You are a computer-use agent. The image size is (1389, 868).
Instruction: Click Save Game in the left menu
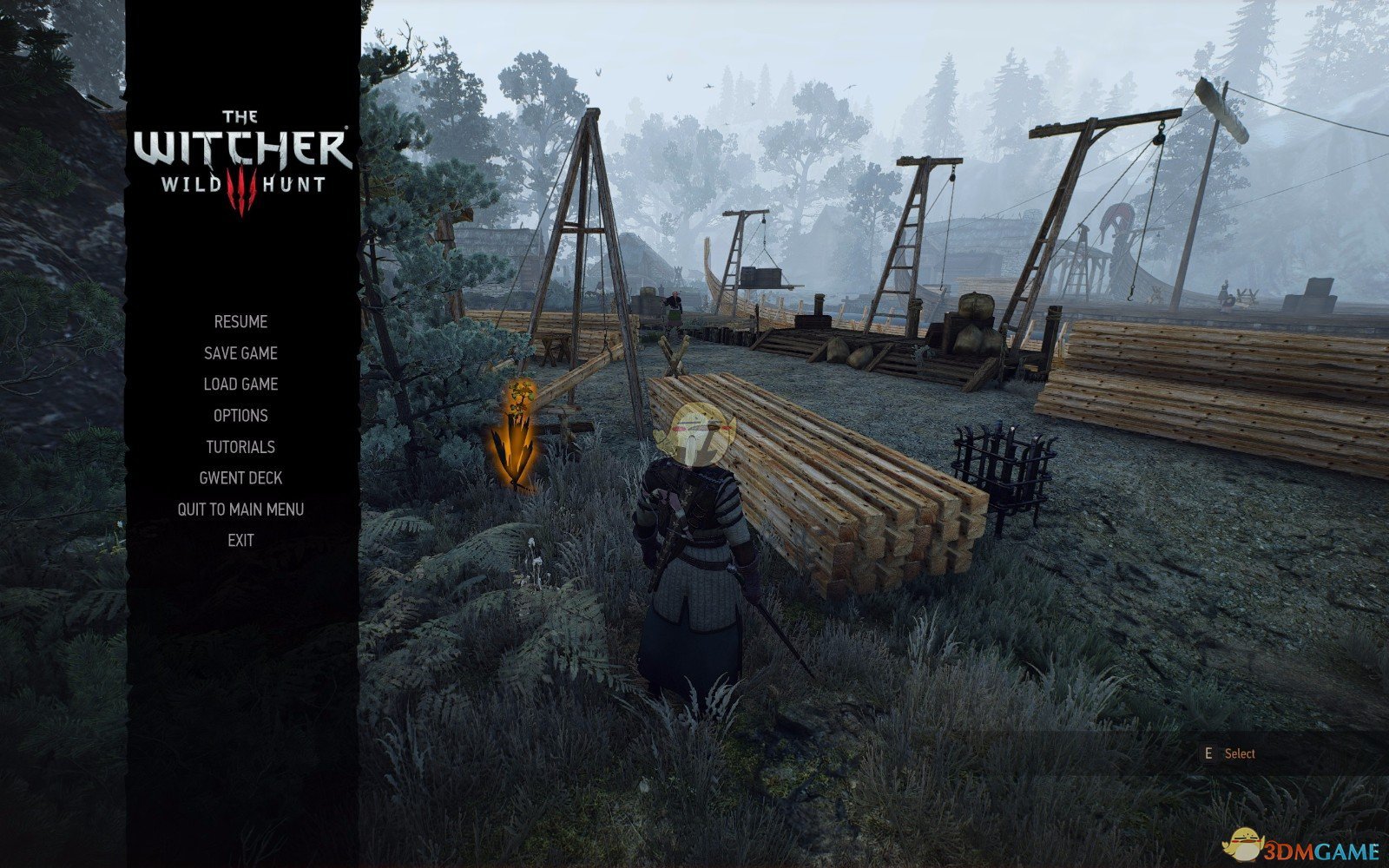[240, 352]
